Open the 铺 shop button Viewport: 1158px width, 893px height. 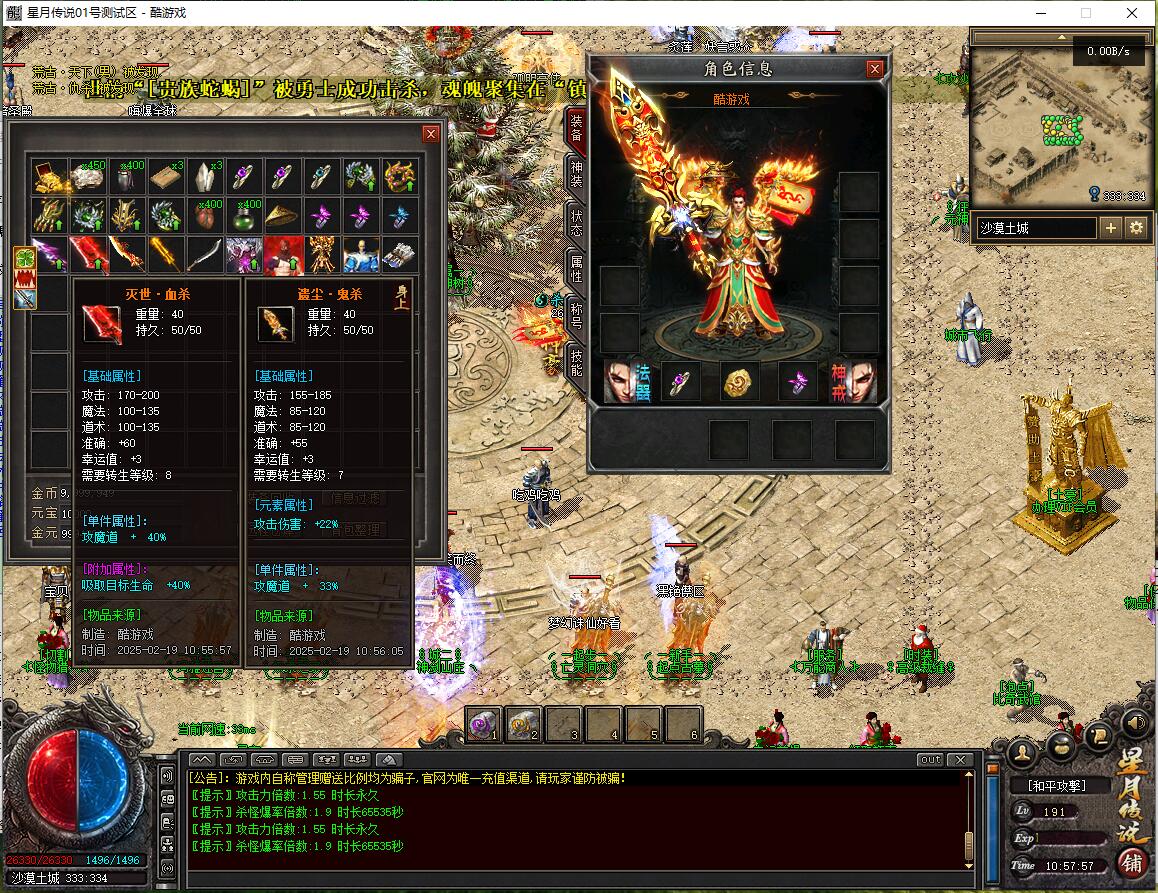point(1133,862)
